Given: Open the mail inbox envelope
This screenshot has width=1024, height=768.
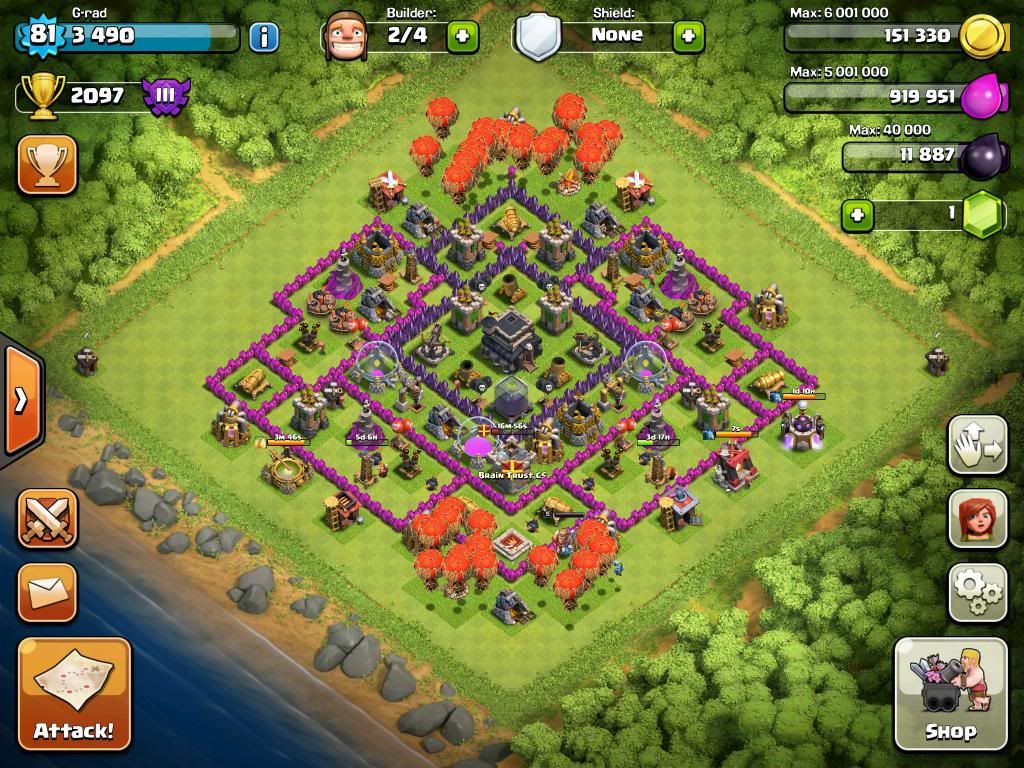Looking at the screenshot, I should pyautogui.click(x=47, y=592).
